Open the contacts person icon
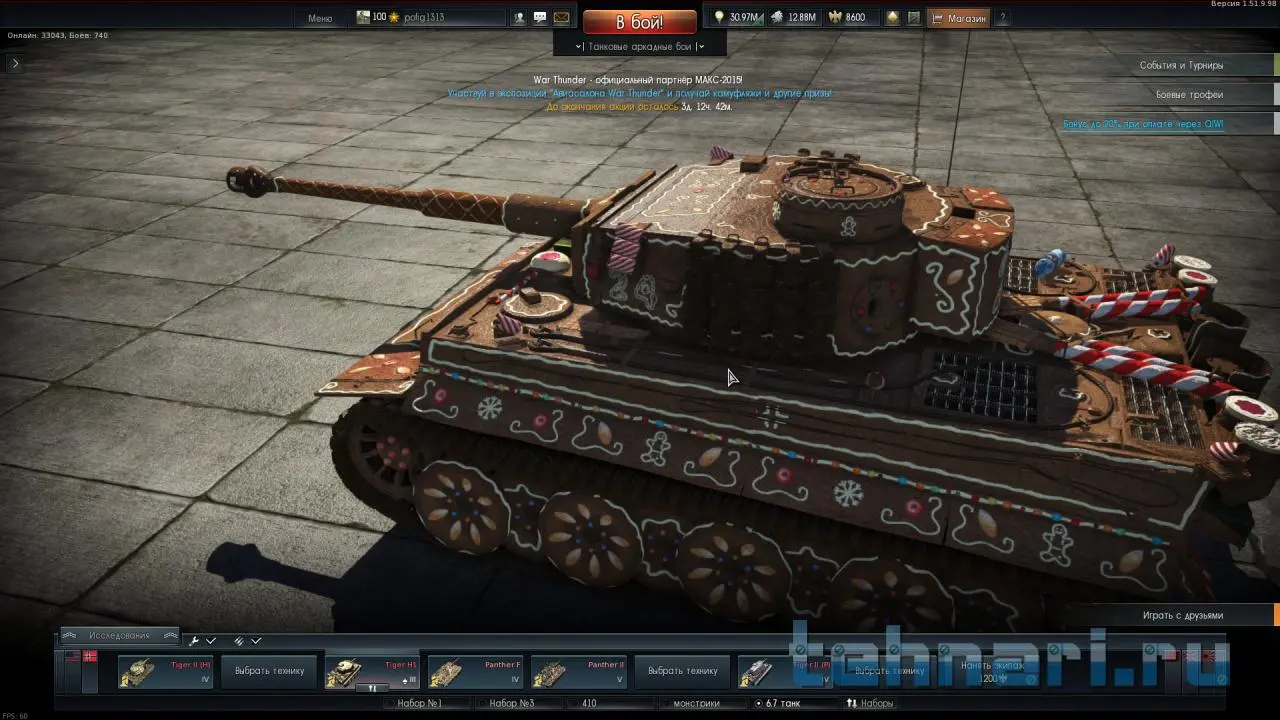The width and height of the screenshot is (1280, 720). coord(519,18)
